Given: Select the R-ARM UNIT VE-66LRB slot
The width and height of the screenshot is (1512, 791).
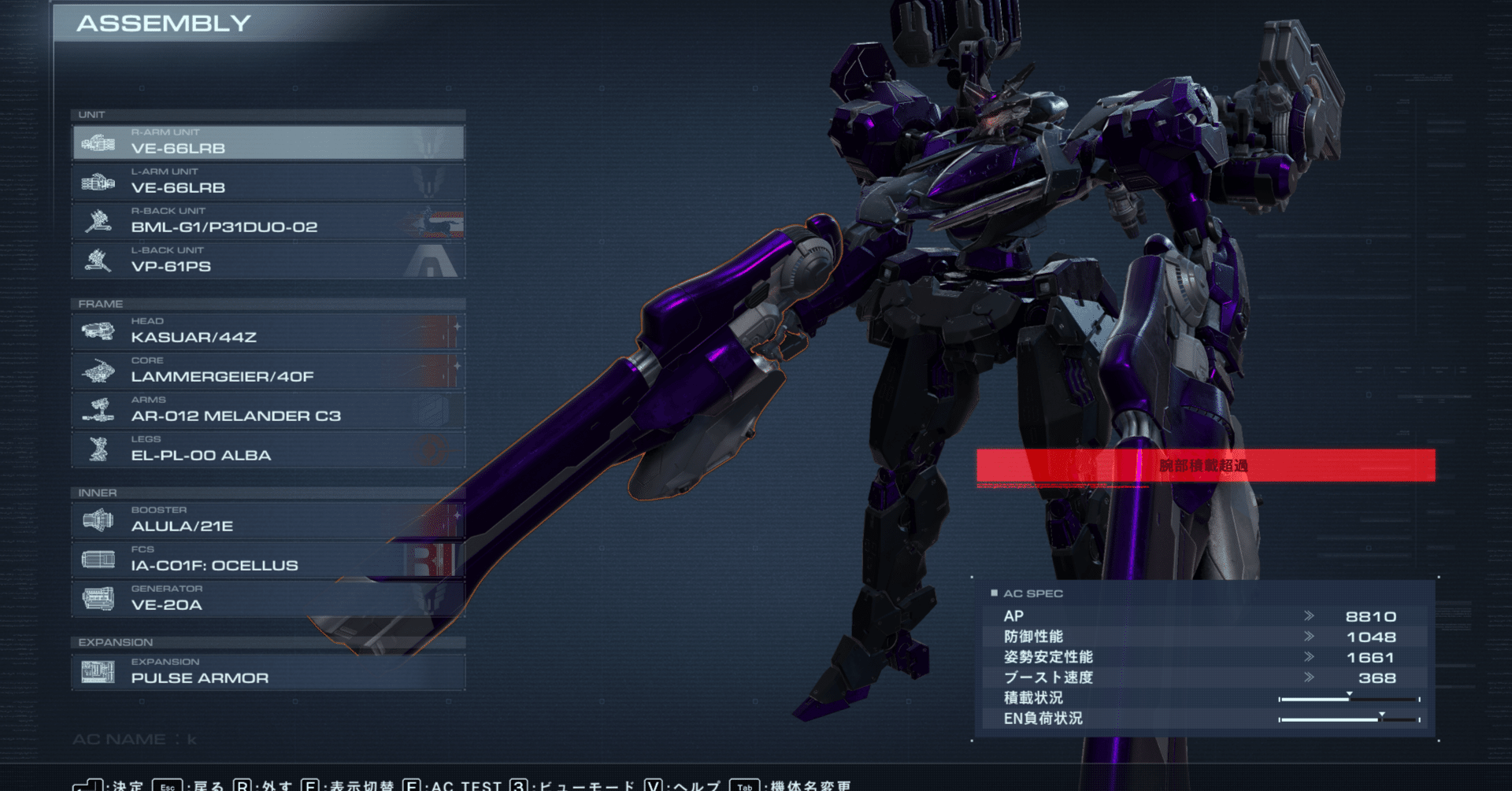Looking at the screenshot, I should click(x=268, y=142).
